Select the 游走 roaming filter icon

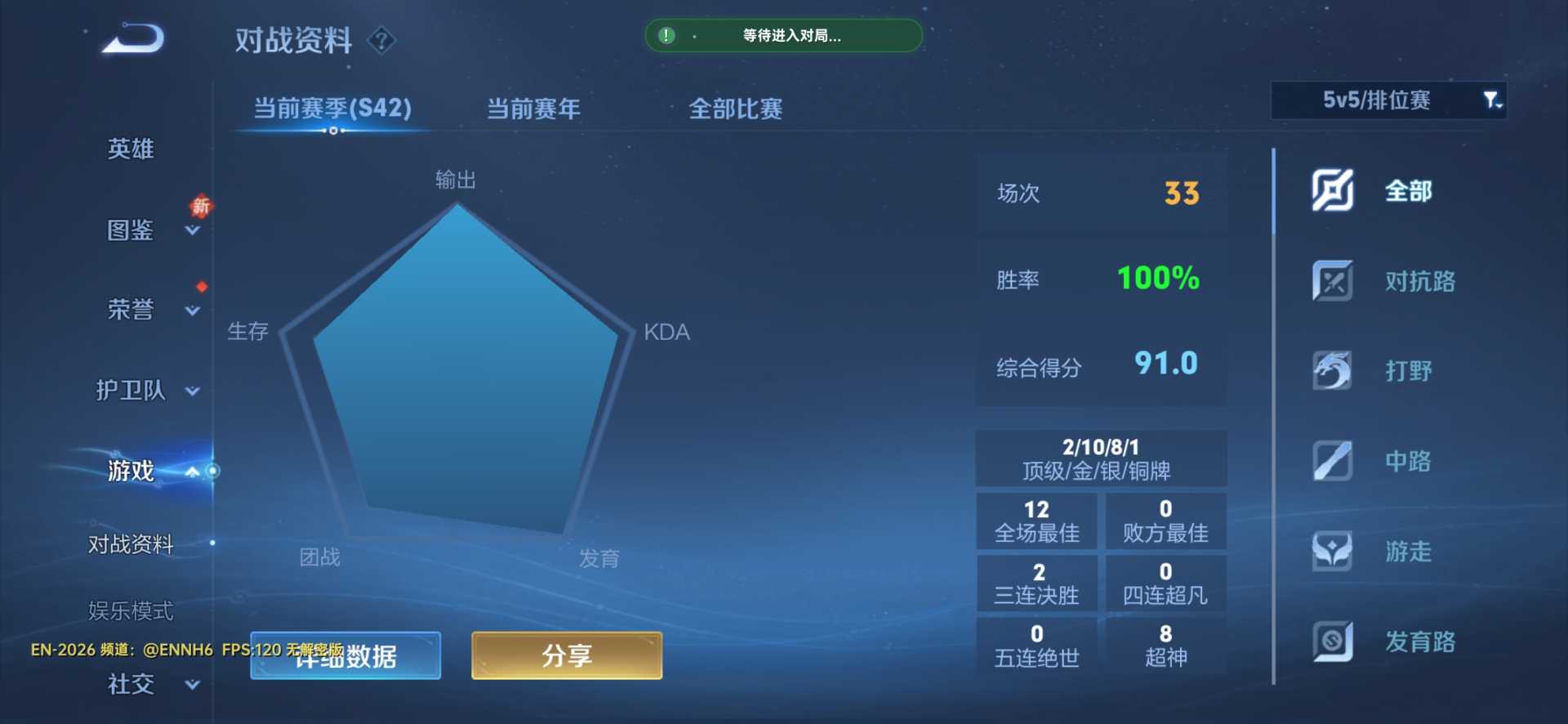pos(1331,551)
